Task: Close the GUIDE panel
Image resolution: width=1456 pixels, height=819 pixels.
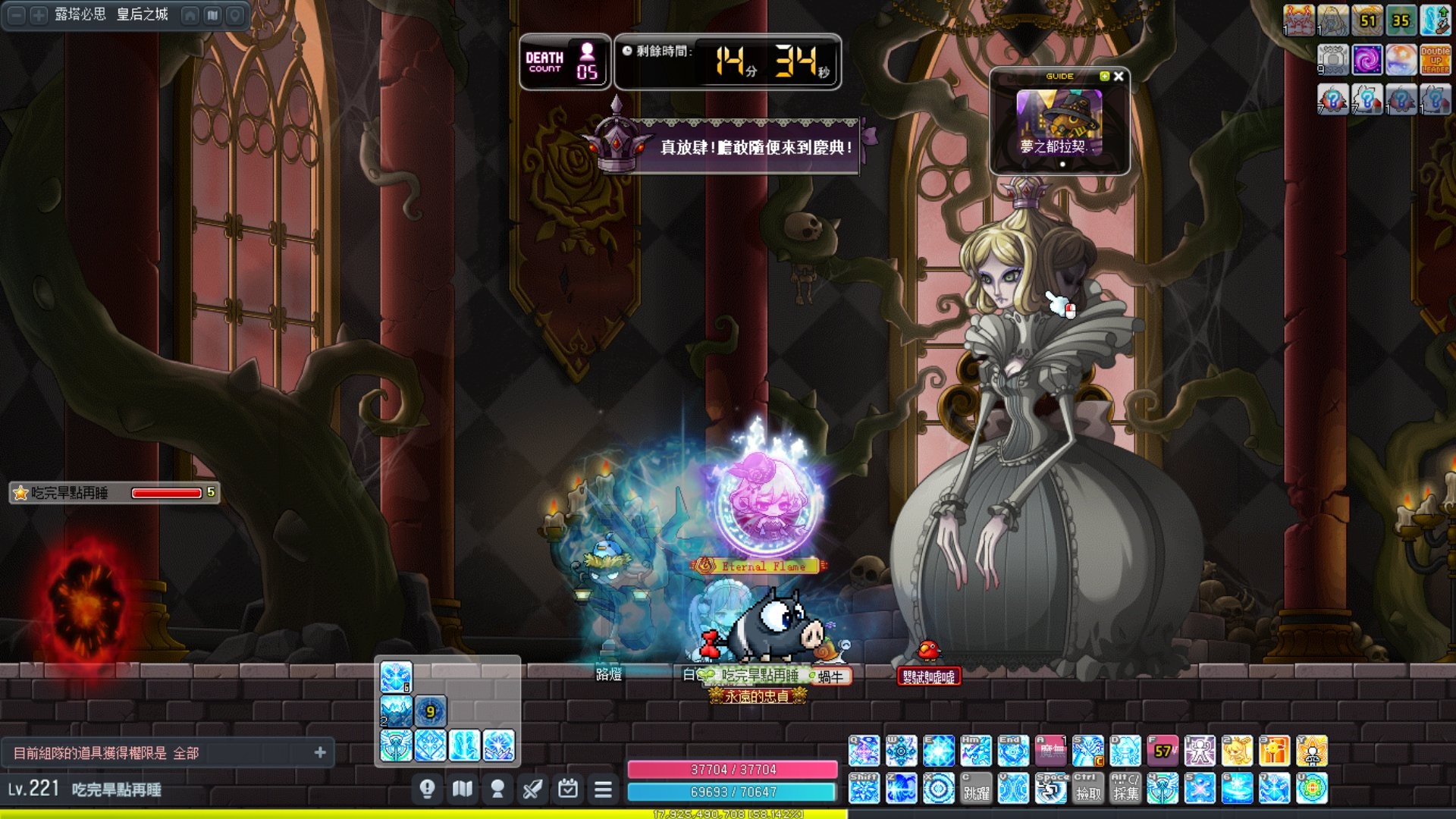Action: [1119, 77]
